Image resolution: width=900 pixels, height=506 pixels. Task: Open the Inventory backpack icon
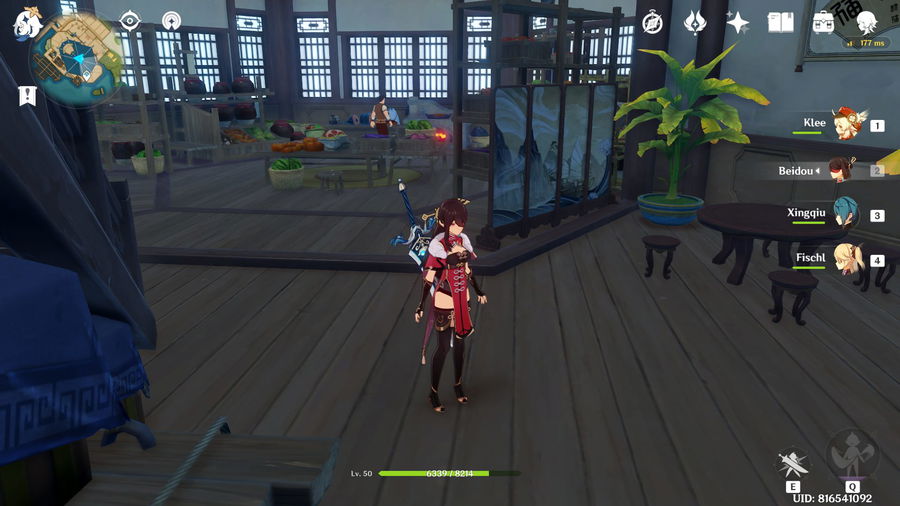point(824,22)
